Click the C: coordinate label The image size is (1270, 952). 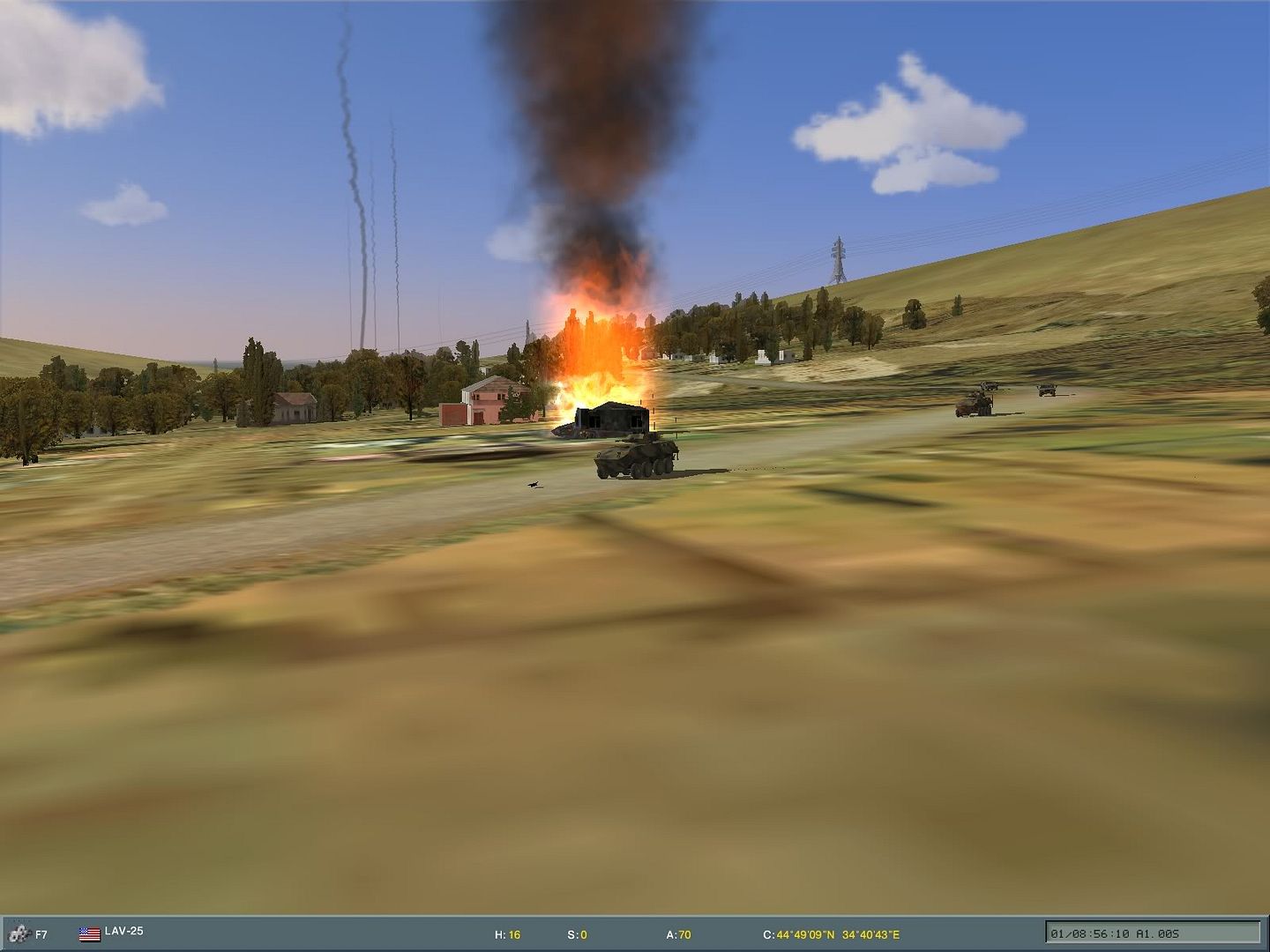tap(769, 933)
